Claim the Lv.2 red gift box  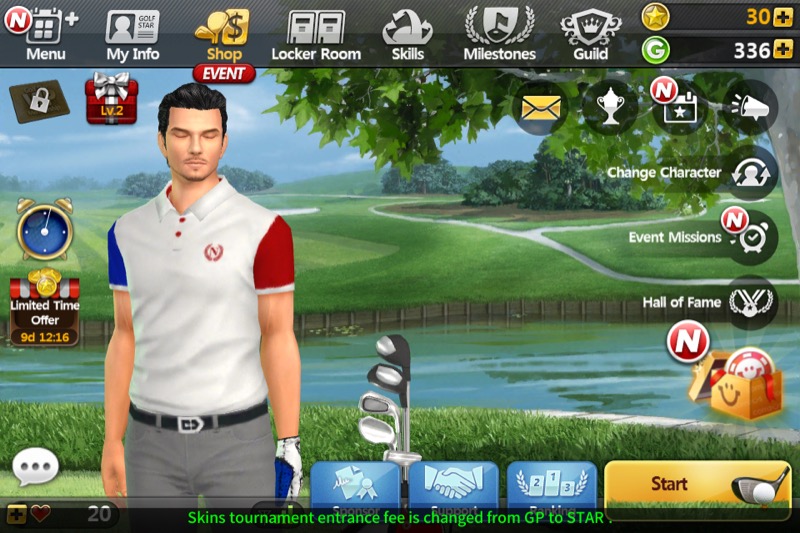pyautogui.click(x=111, y=98)
